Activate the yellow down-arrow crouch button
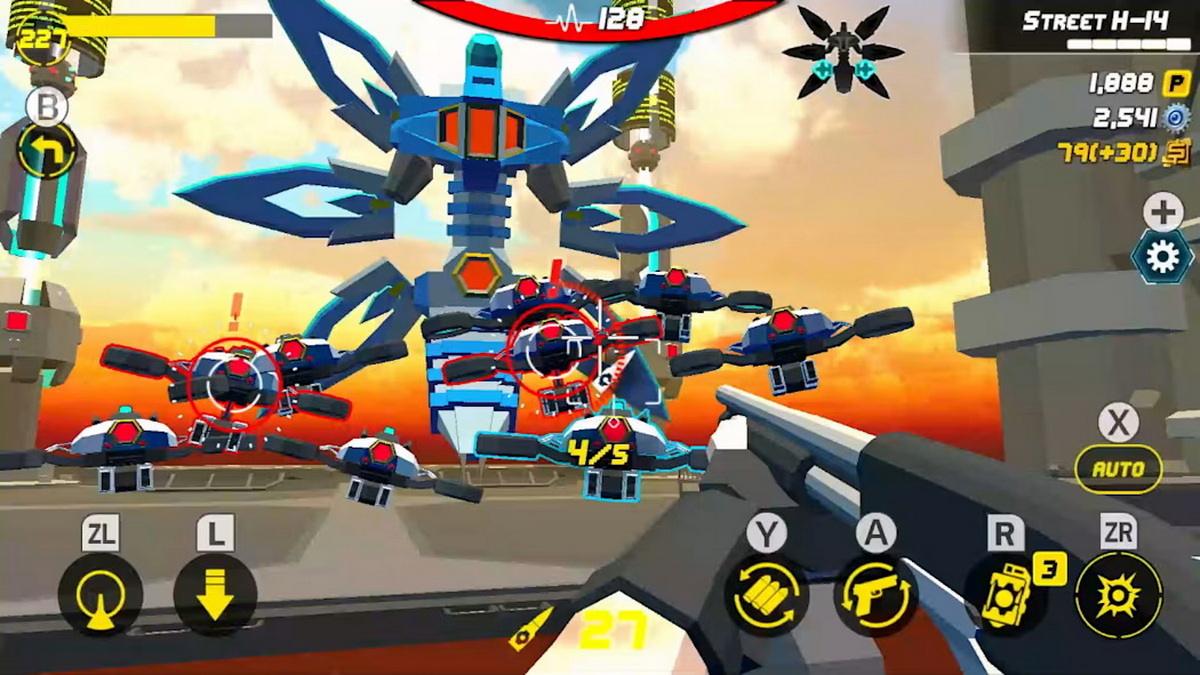This screenshot has height=675, width=1200. [x=215, y=595]
